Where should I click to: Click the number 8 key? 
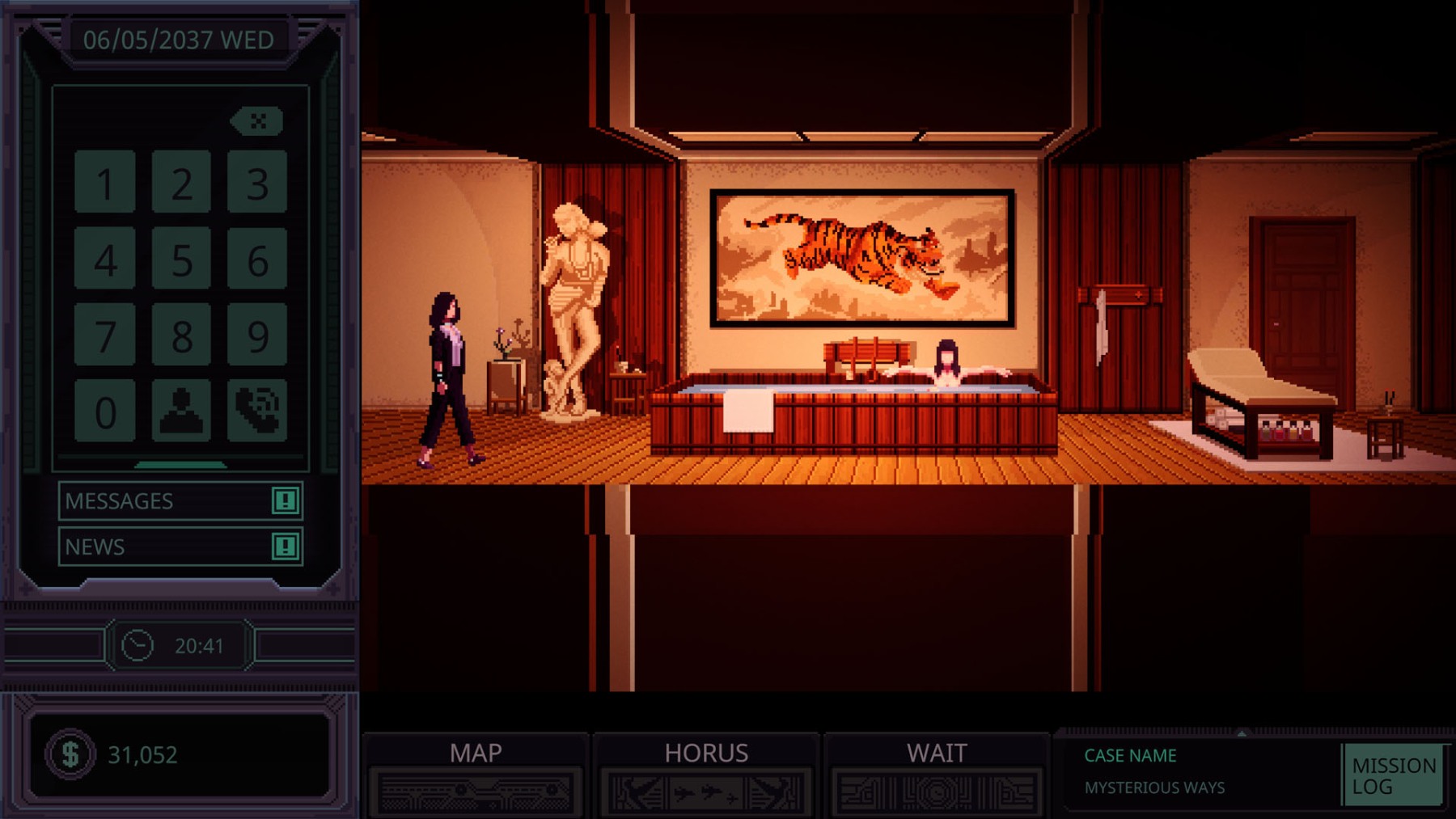click(181, 335)
